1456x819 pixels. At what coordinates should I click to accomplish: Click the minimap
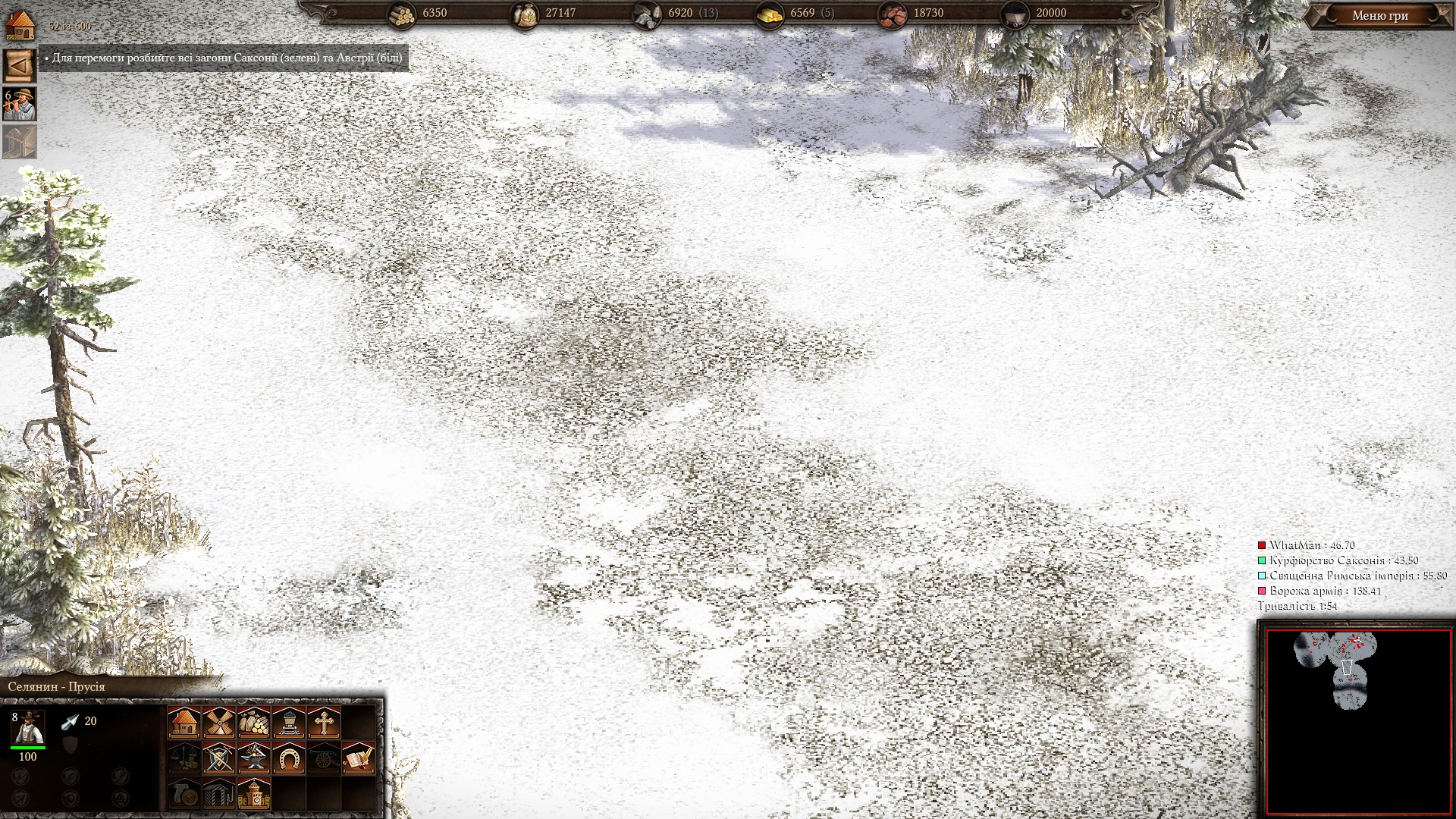point(1357,720)
